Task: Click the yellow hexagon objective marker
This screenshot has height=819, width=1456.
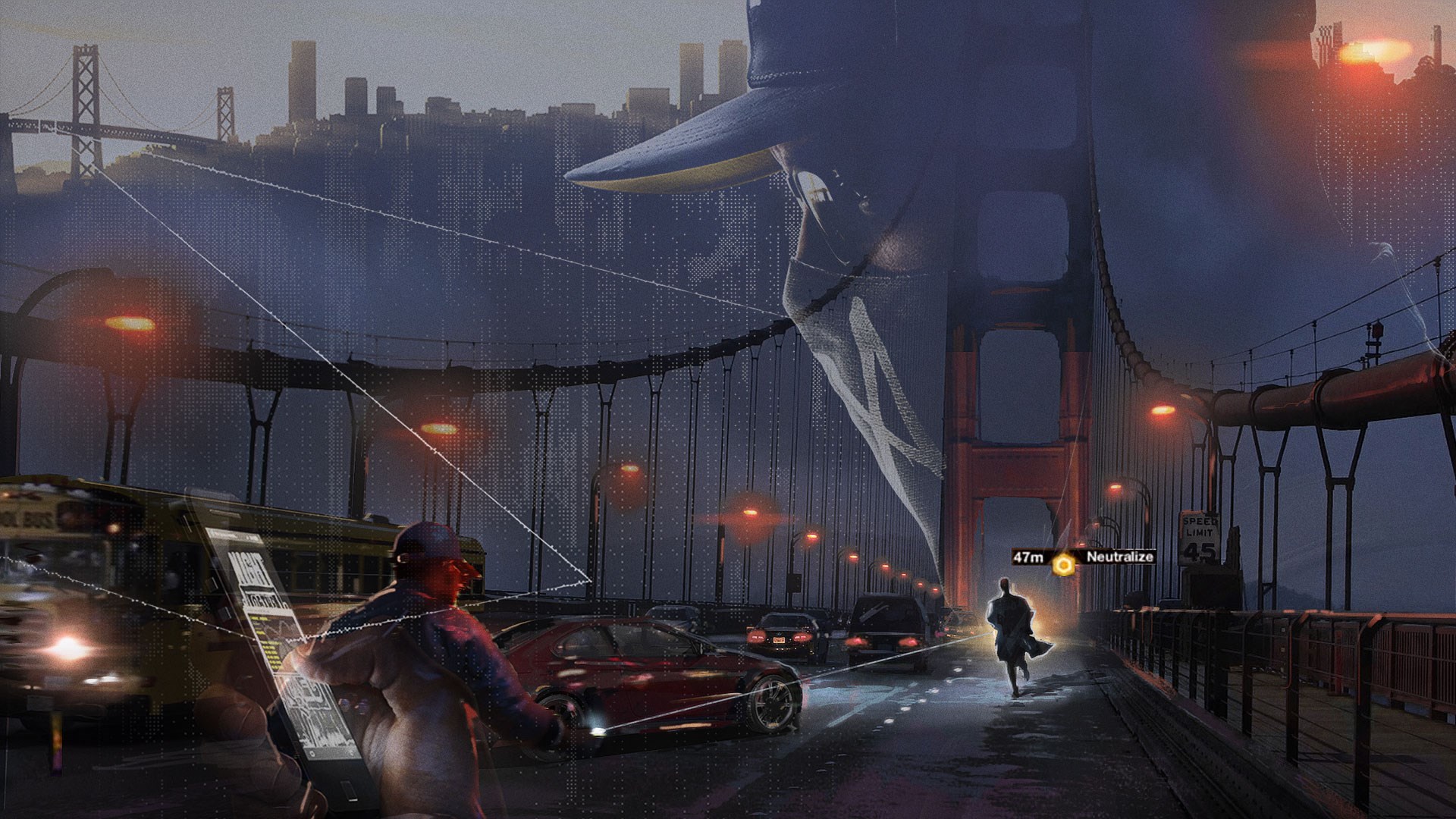Action: tap(1064, 563)
